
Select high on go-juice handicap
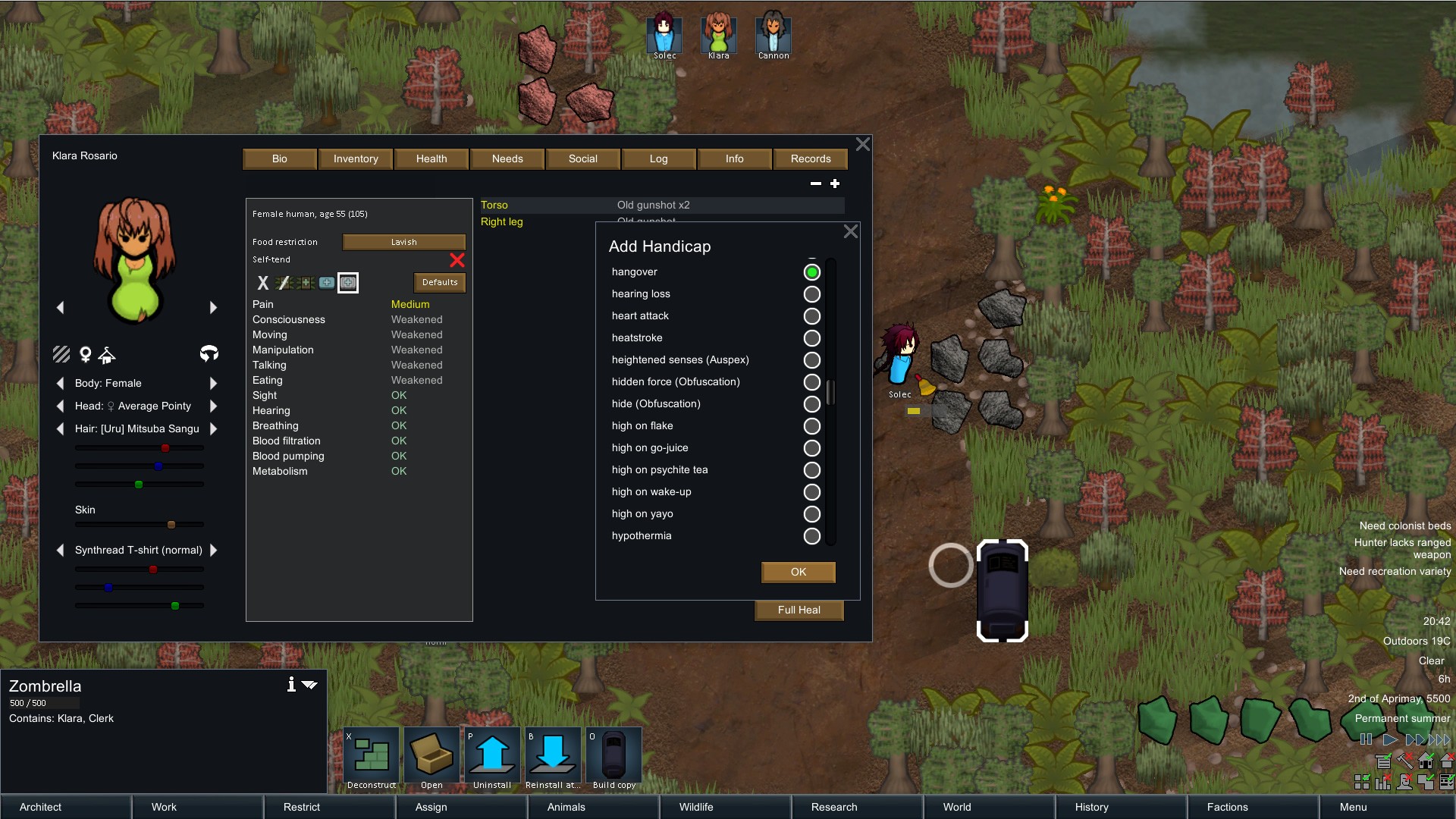[x=811, y=448]
